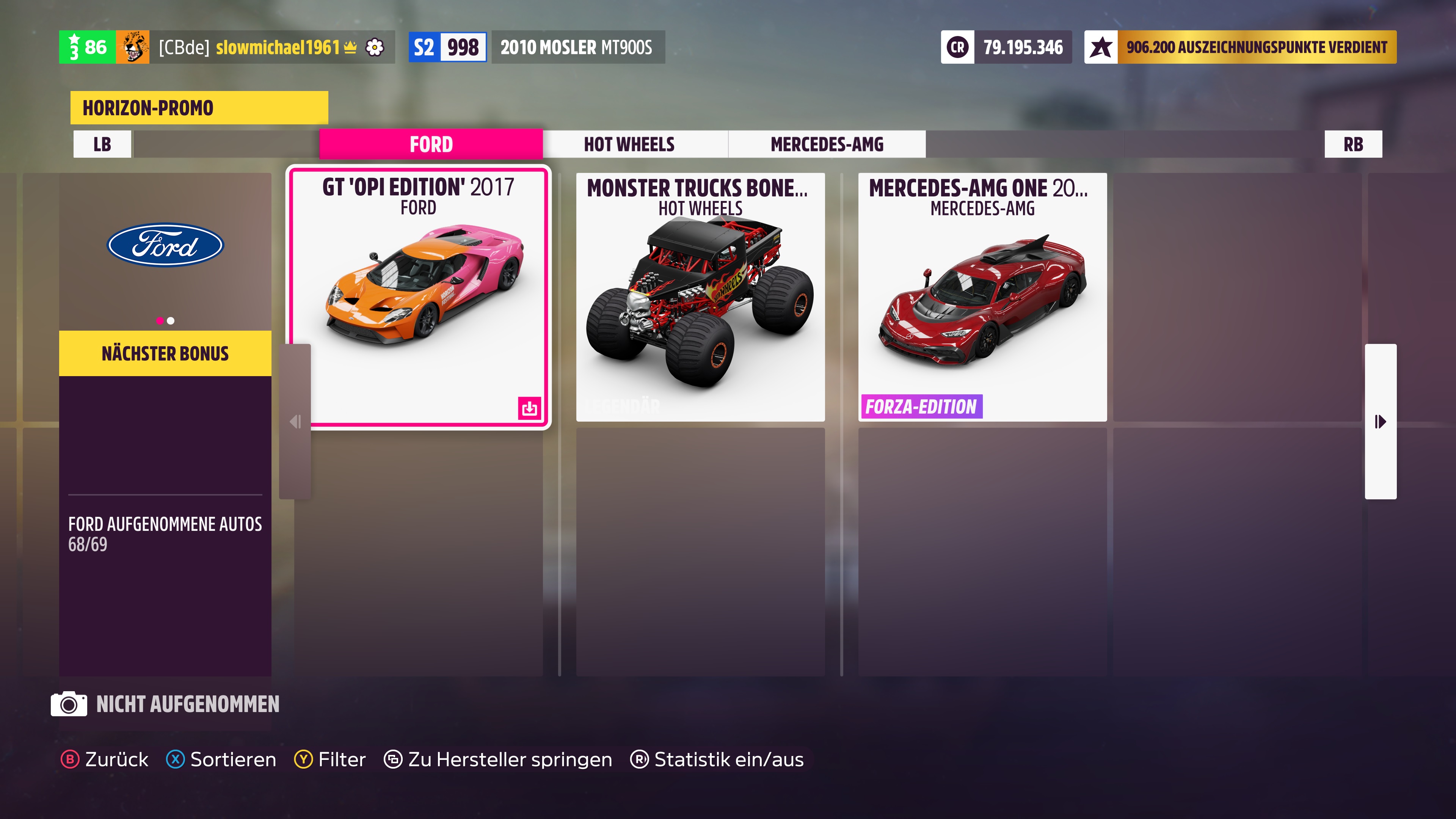Select the white pagination dot for the second page
This screenshot has width=1456, height=819.
171,320
